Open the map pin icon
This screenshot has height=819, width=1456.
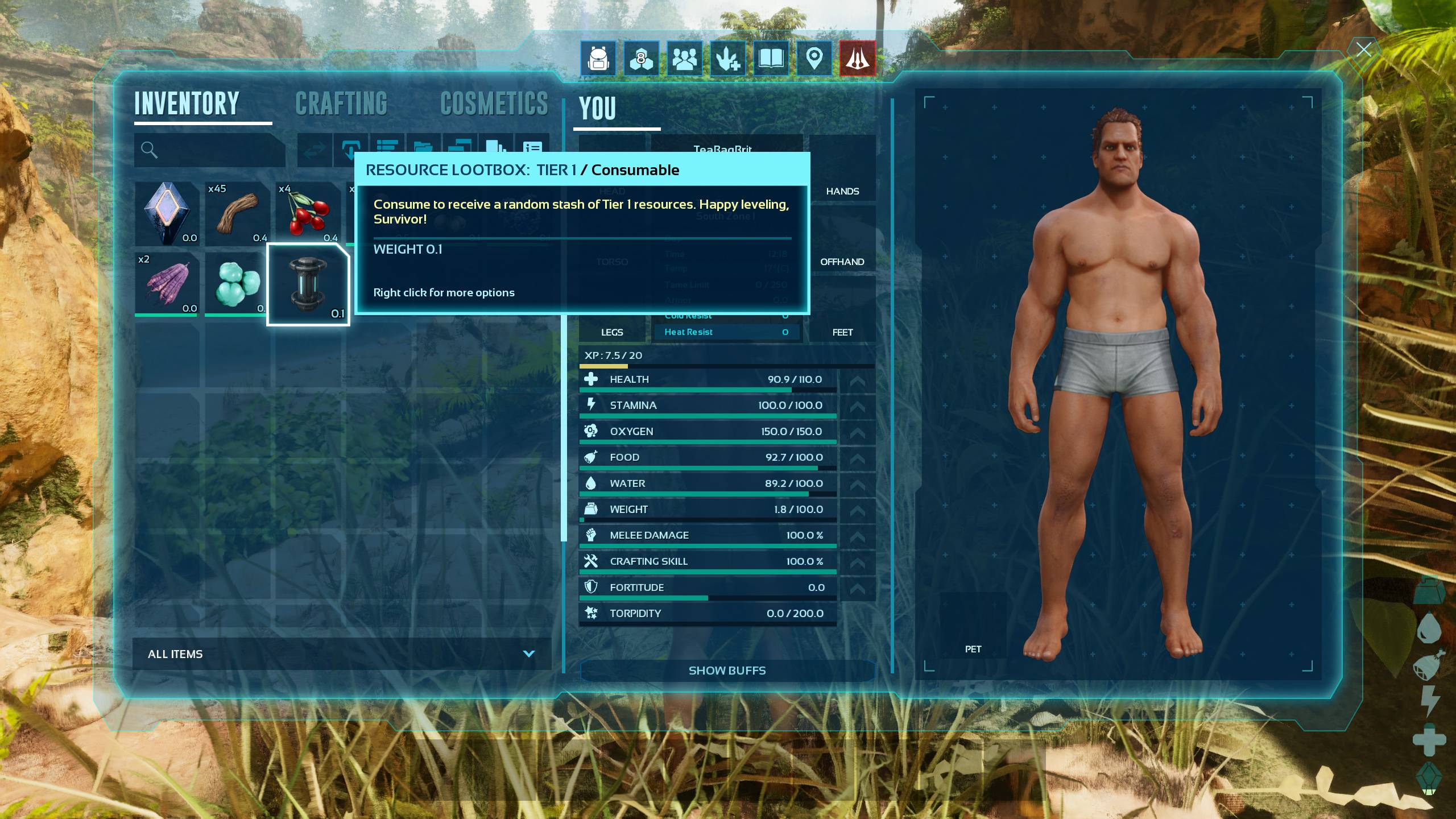(x=814, y=58)
